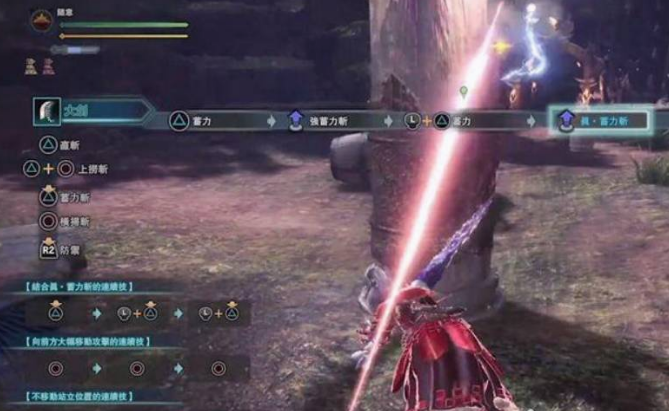
Task: Select the 大劍 Great Sword weapon header
Action: point(78,111)
